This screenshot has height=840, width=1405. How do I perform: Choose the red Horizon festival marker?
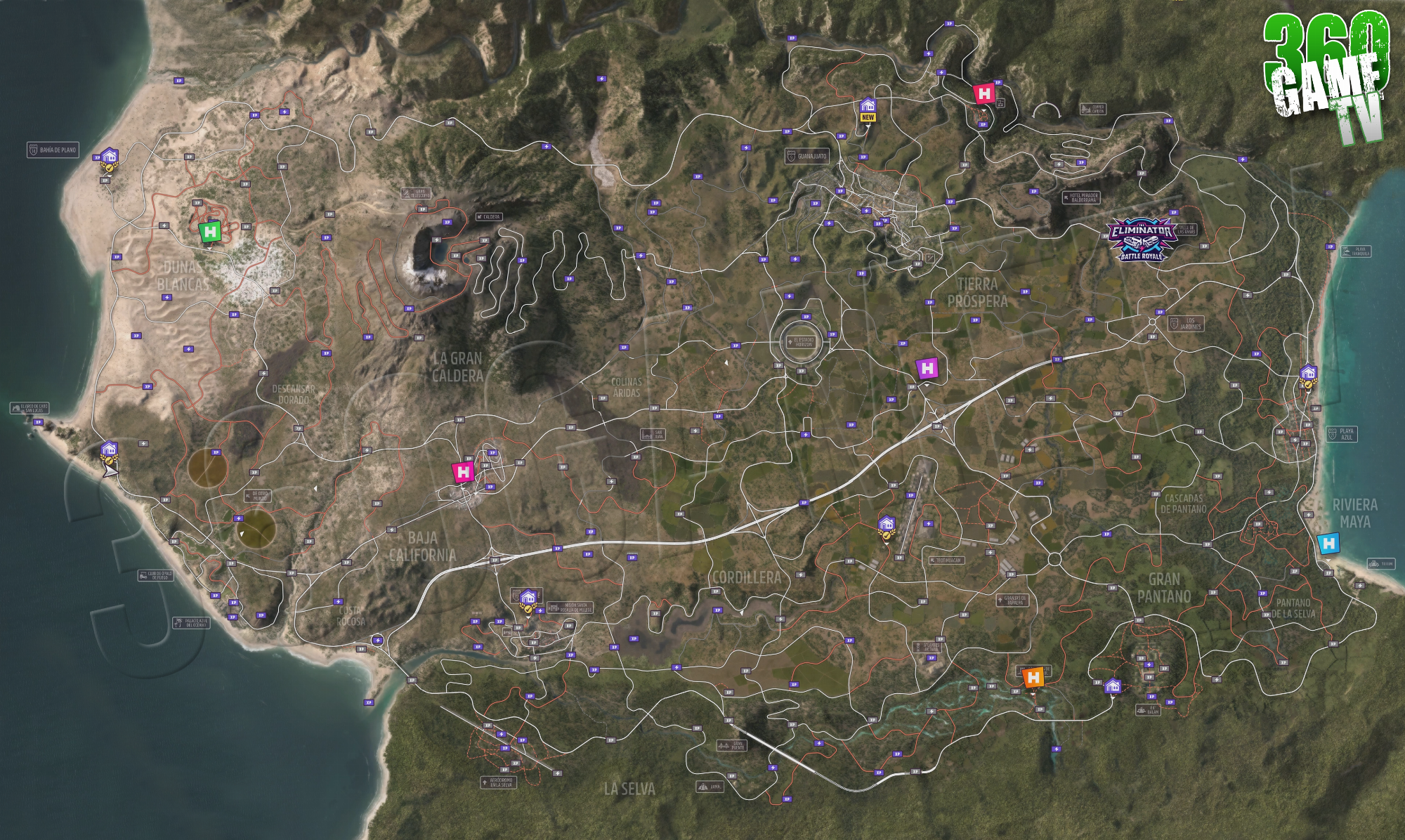point(985,93)
